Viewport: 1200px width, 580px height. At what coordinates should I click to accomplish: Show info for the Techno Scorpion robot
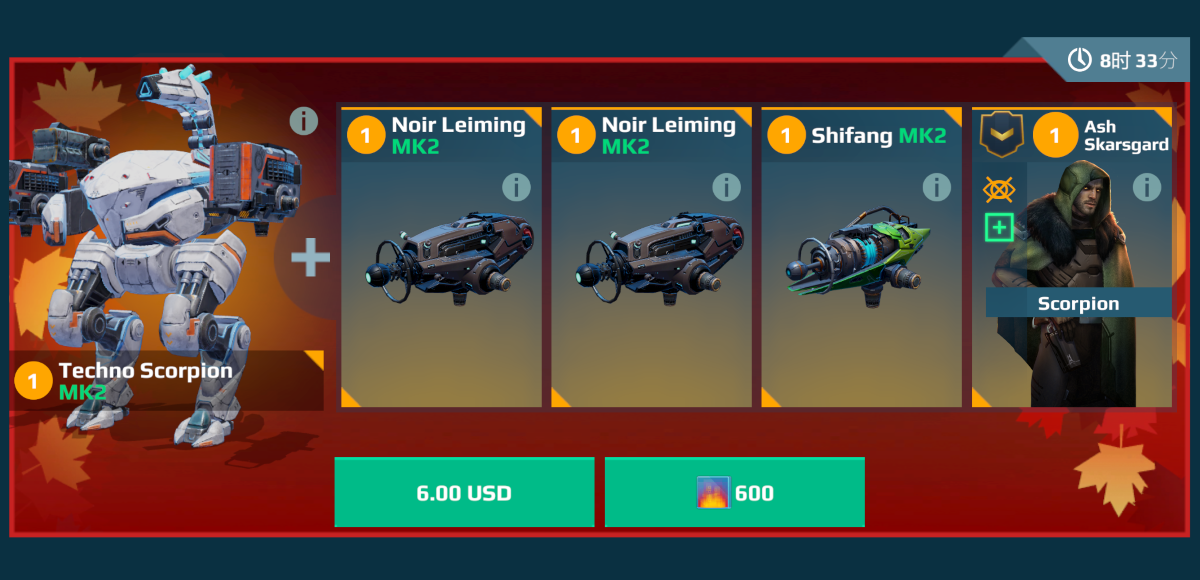tap(304, 121)
